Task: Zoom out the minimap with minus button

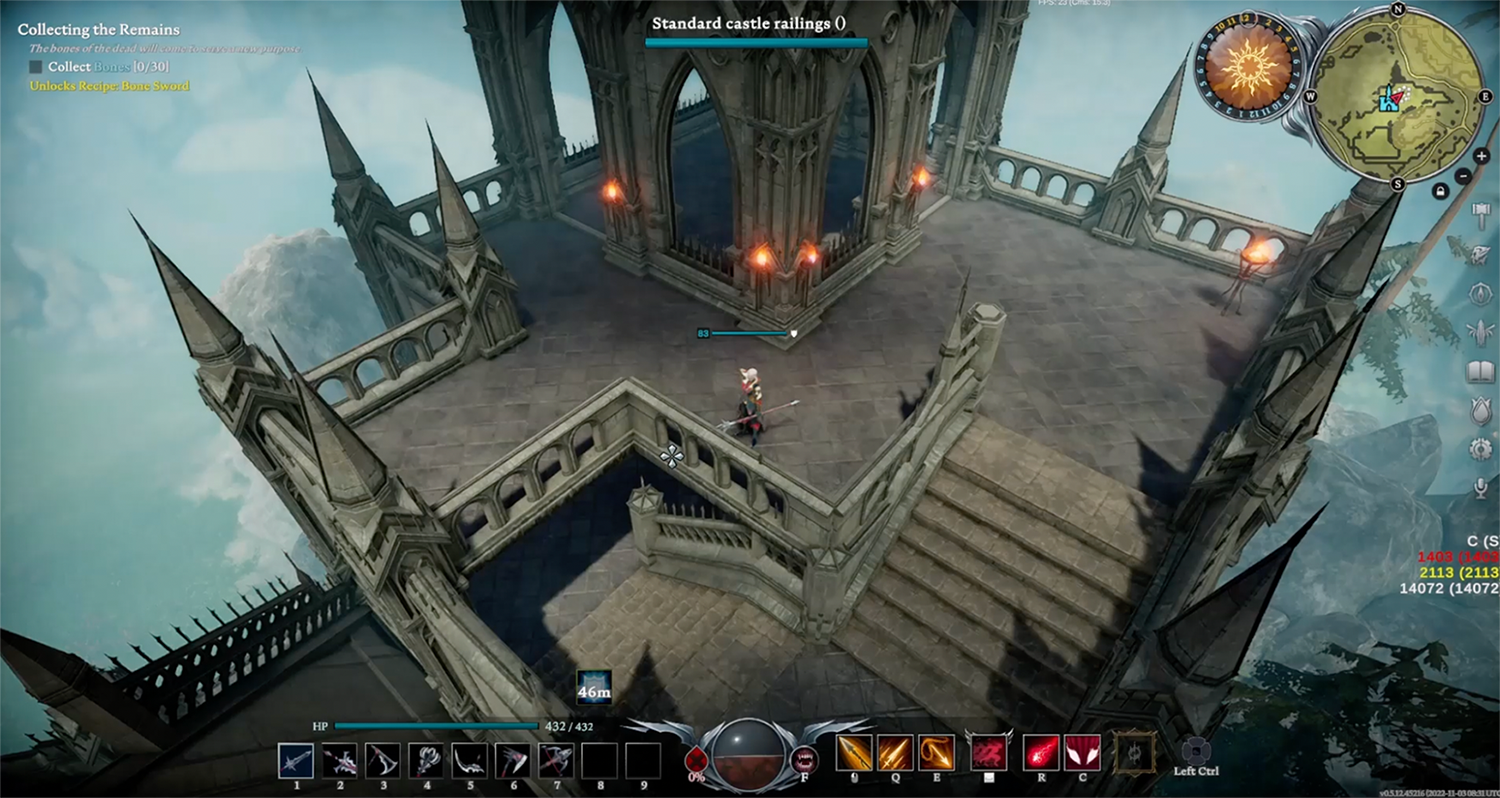Action: [x=1463, y=175]
